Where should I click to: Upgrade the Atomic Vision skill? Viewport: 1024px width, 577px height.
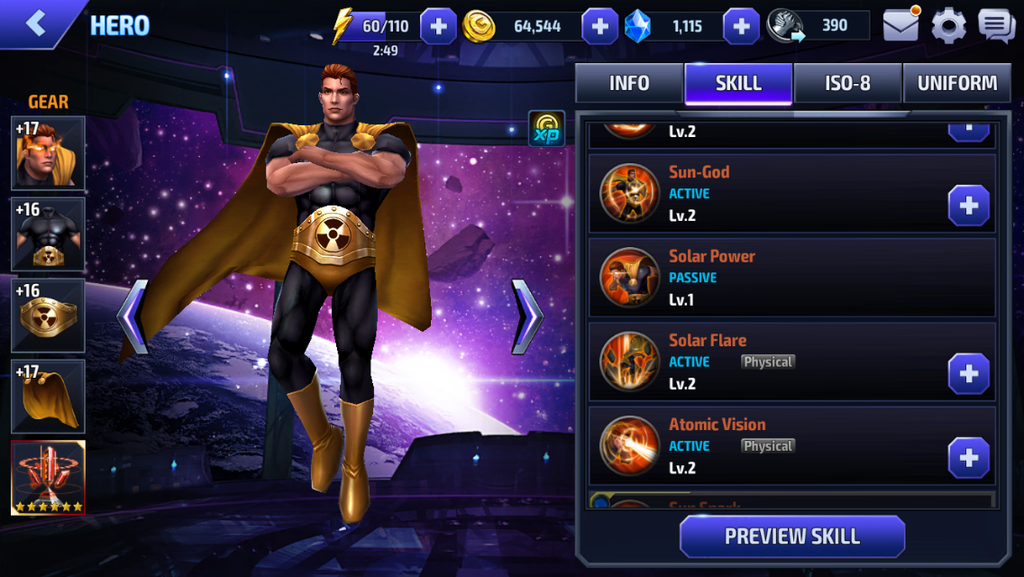coord(968,458)
